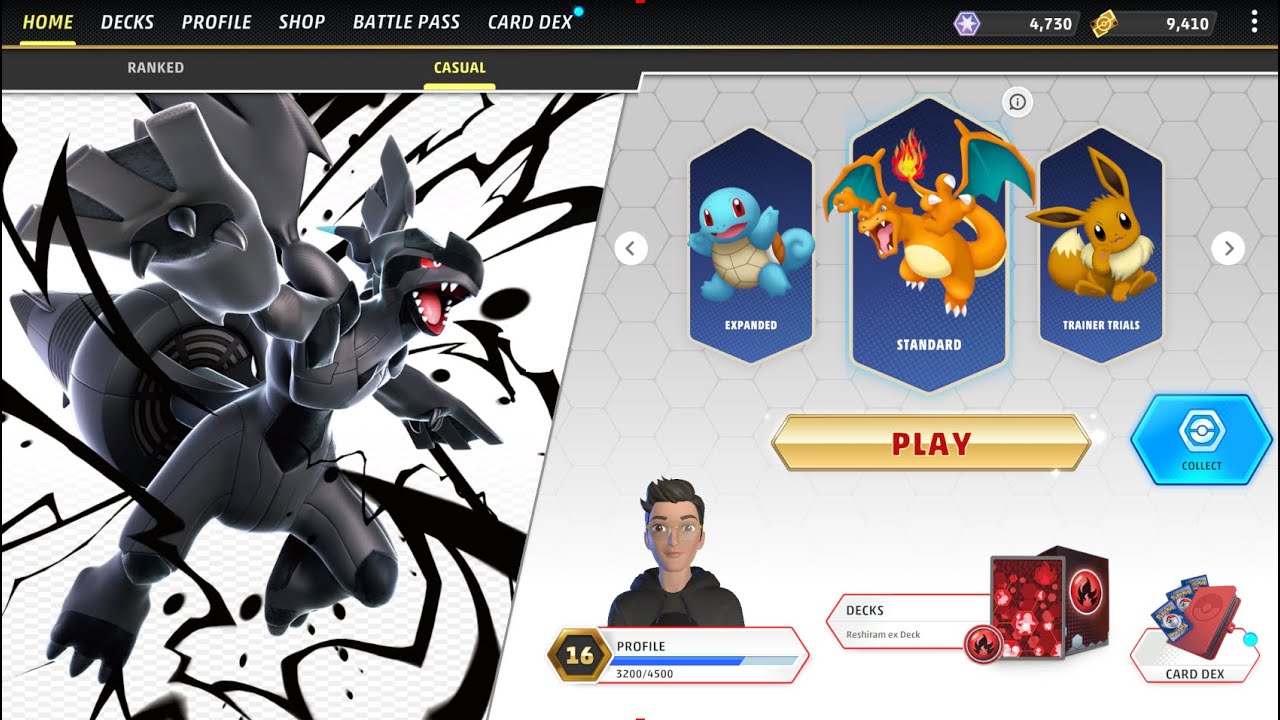Click the purple shard currency icon

coord(966,22)
